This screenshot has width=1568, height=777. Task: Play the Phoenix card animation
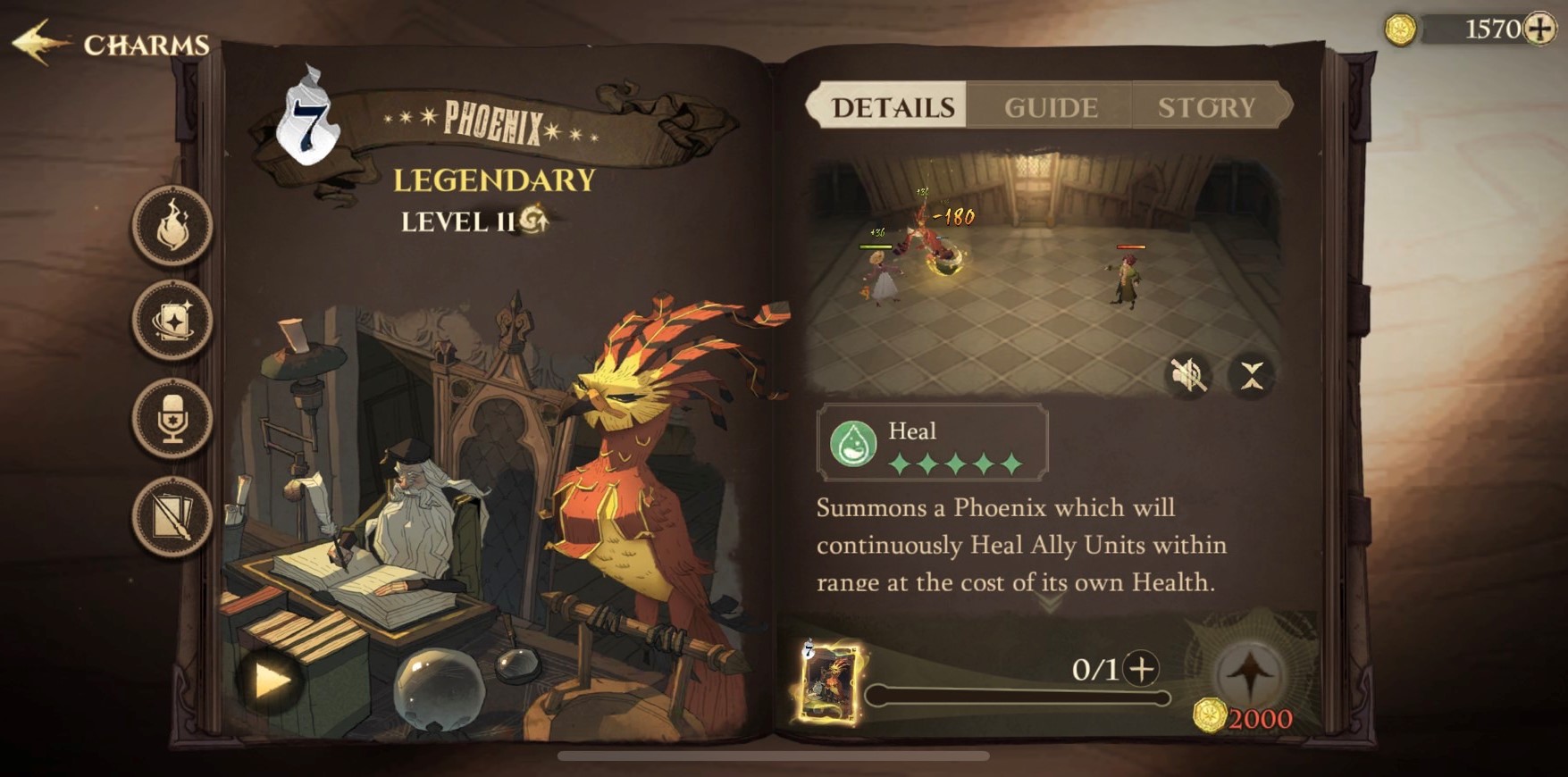tap(272, 681)
